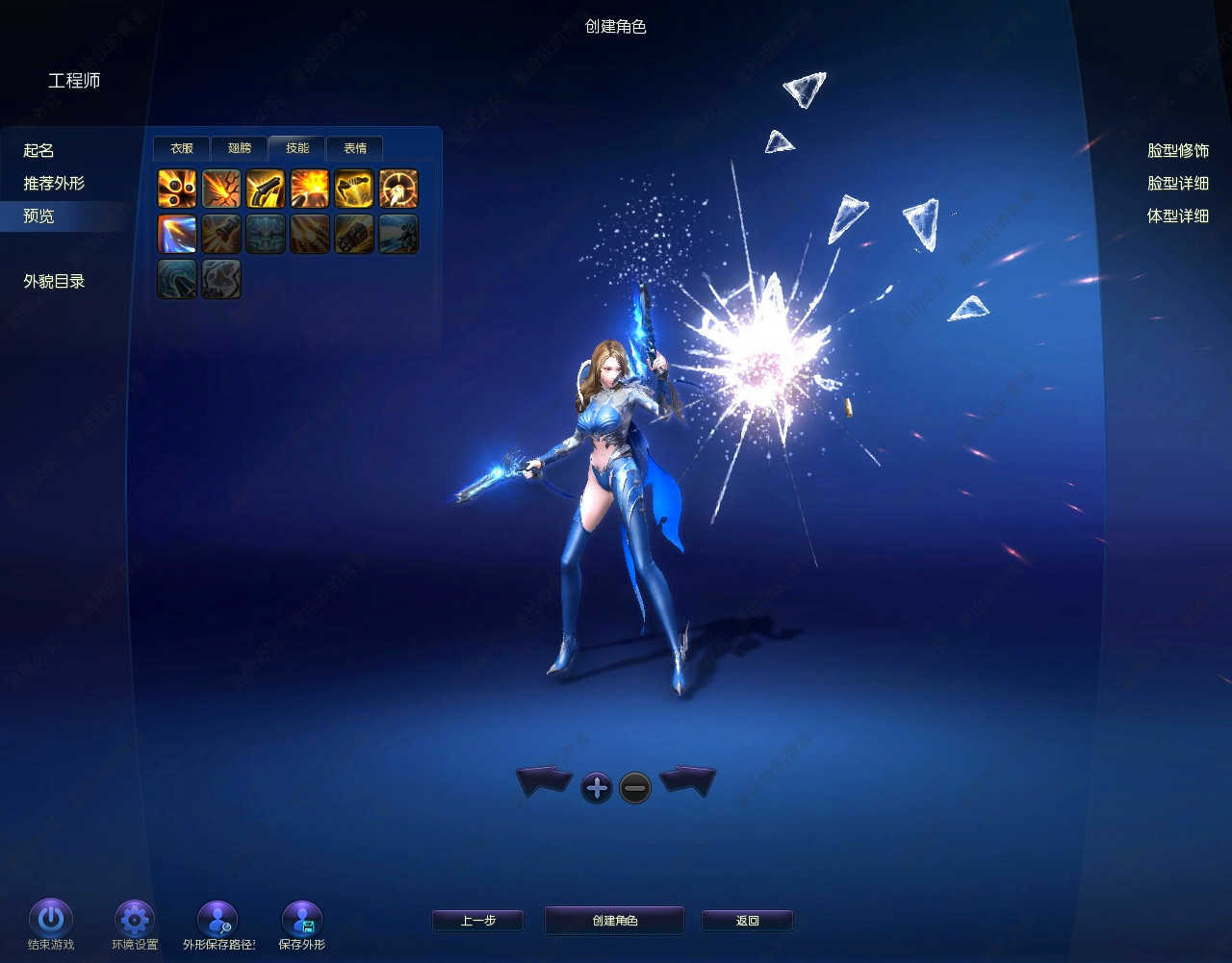
Task: Switch to the 翅膀 wings tab
Action: 240,148
